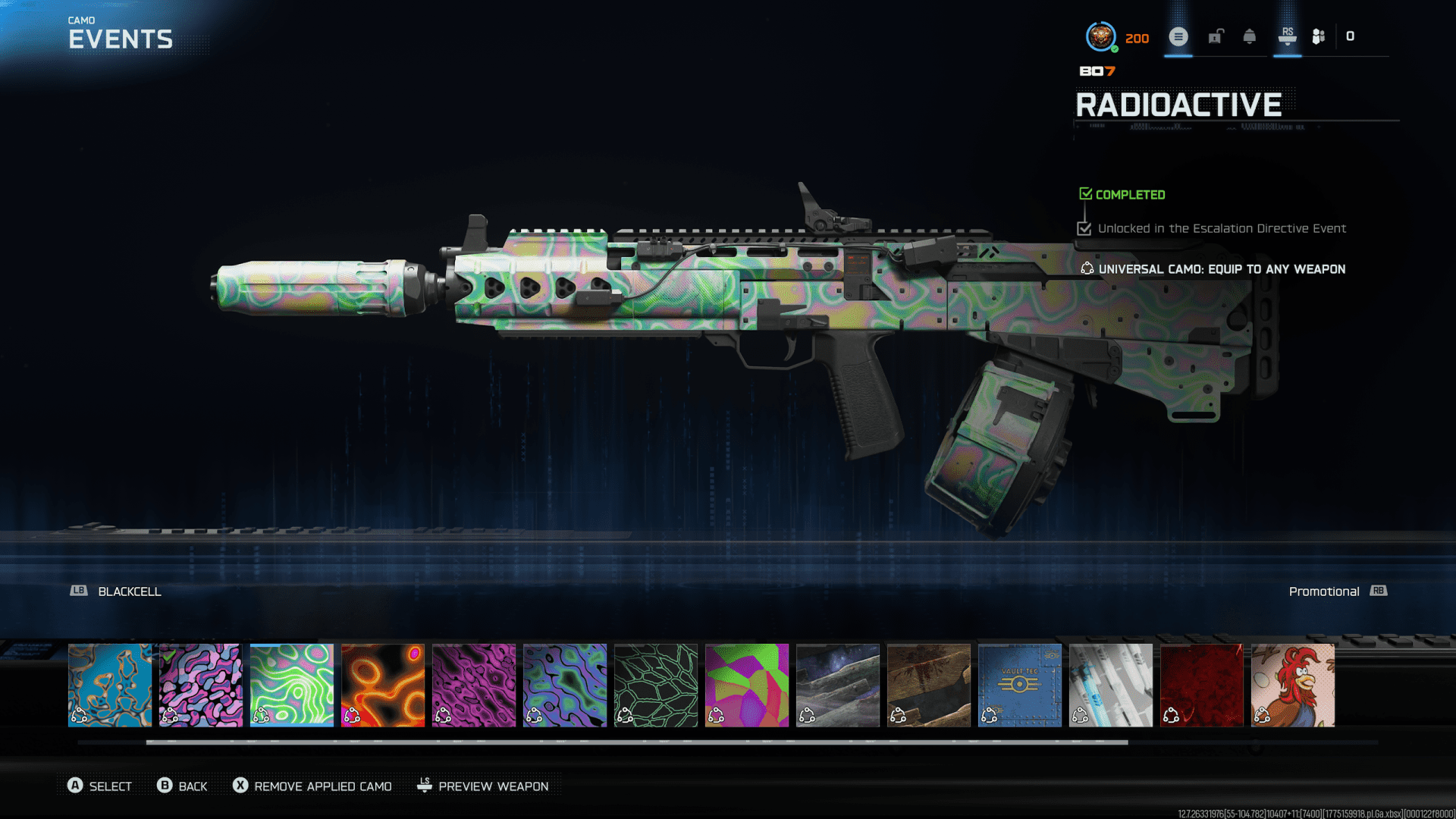The image size is (1456, 819).
Task: Pick the orange lava glow camo
Action: pyautogui.click(x=383, y=685)
